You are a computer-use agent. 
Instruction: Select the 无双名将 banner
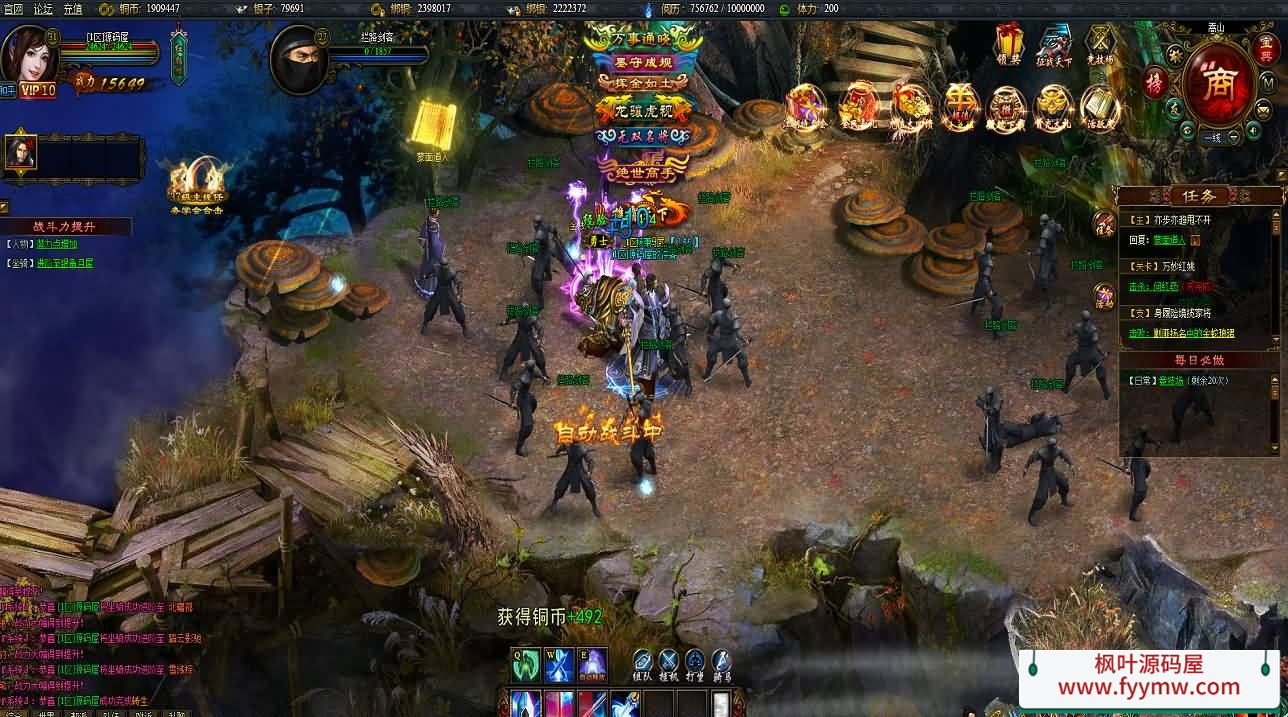643,135
